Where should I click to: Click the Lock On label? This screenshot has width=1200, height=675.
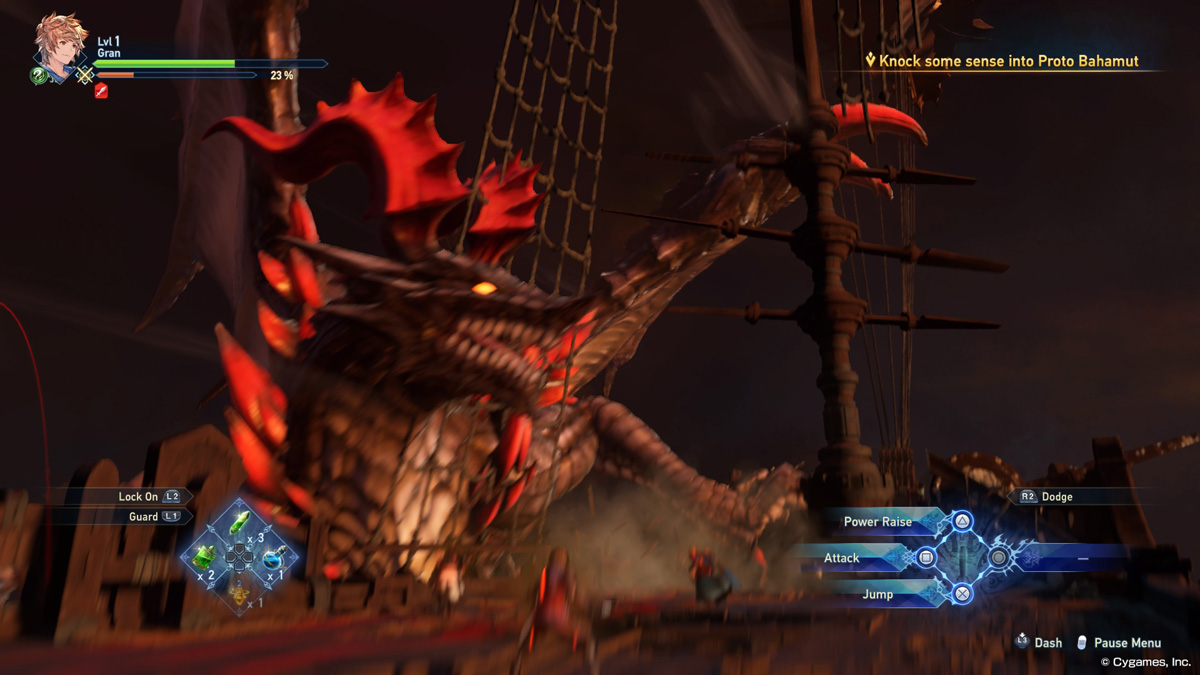pyautogui.click(x=138, y=496)
